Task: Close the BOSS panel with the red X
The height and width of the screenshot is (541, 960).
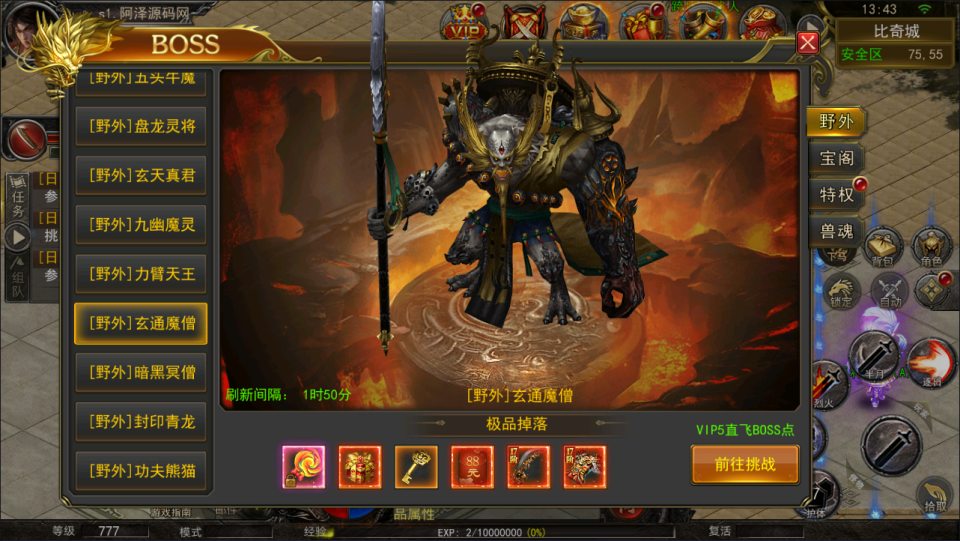Action: [808, 42]
